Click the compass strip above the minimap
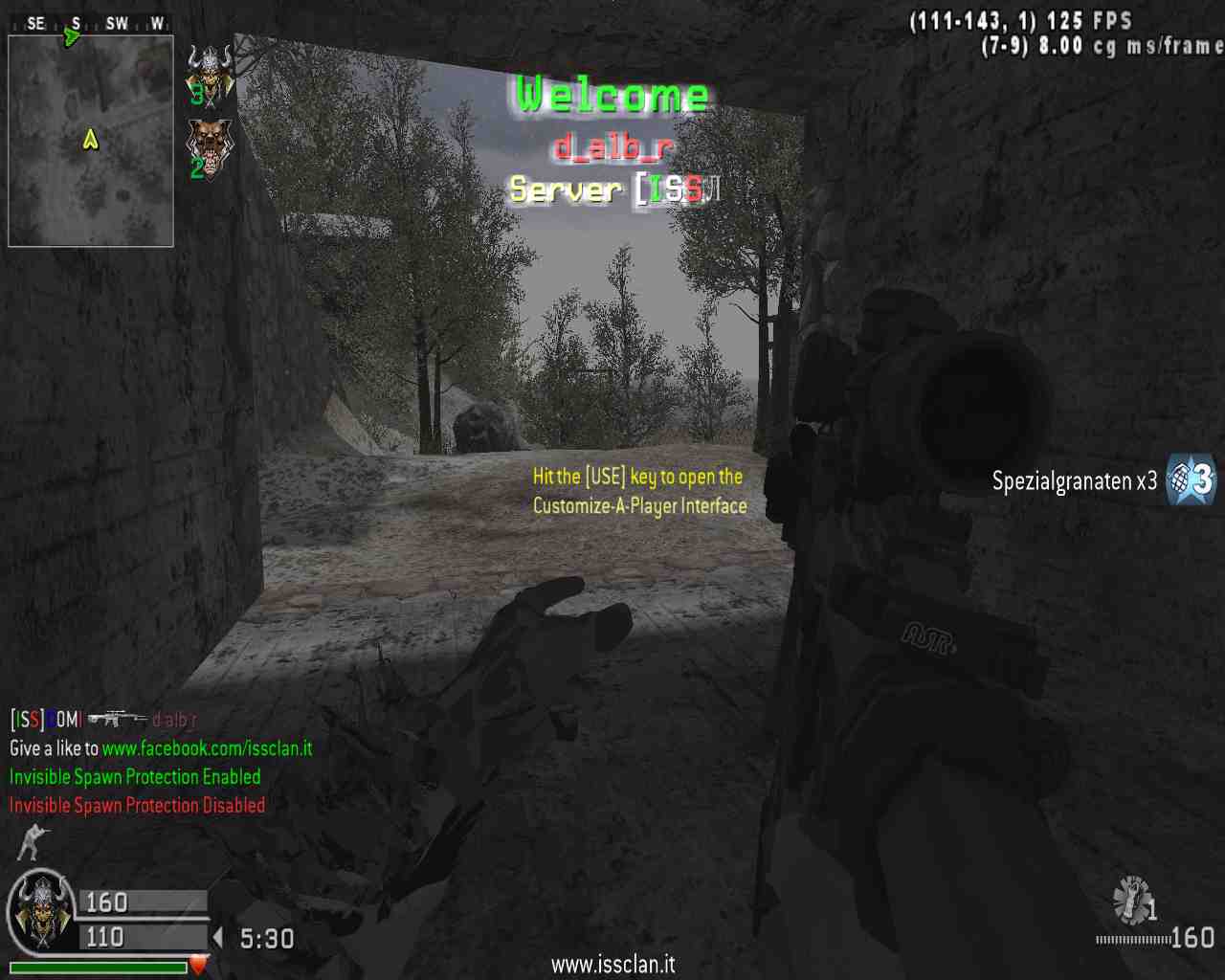This screenshot has width=1225, height=980. [x=91, y=23]
